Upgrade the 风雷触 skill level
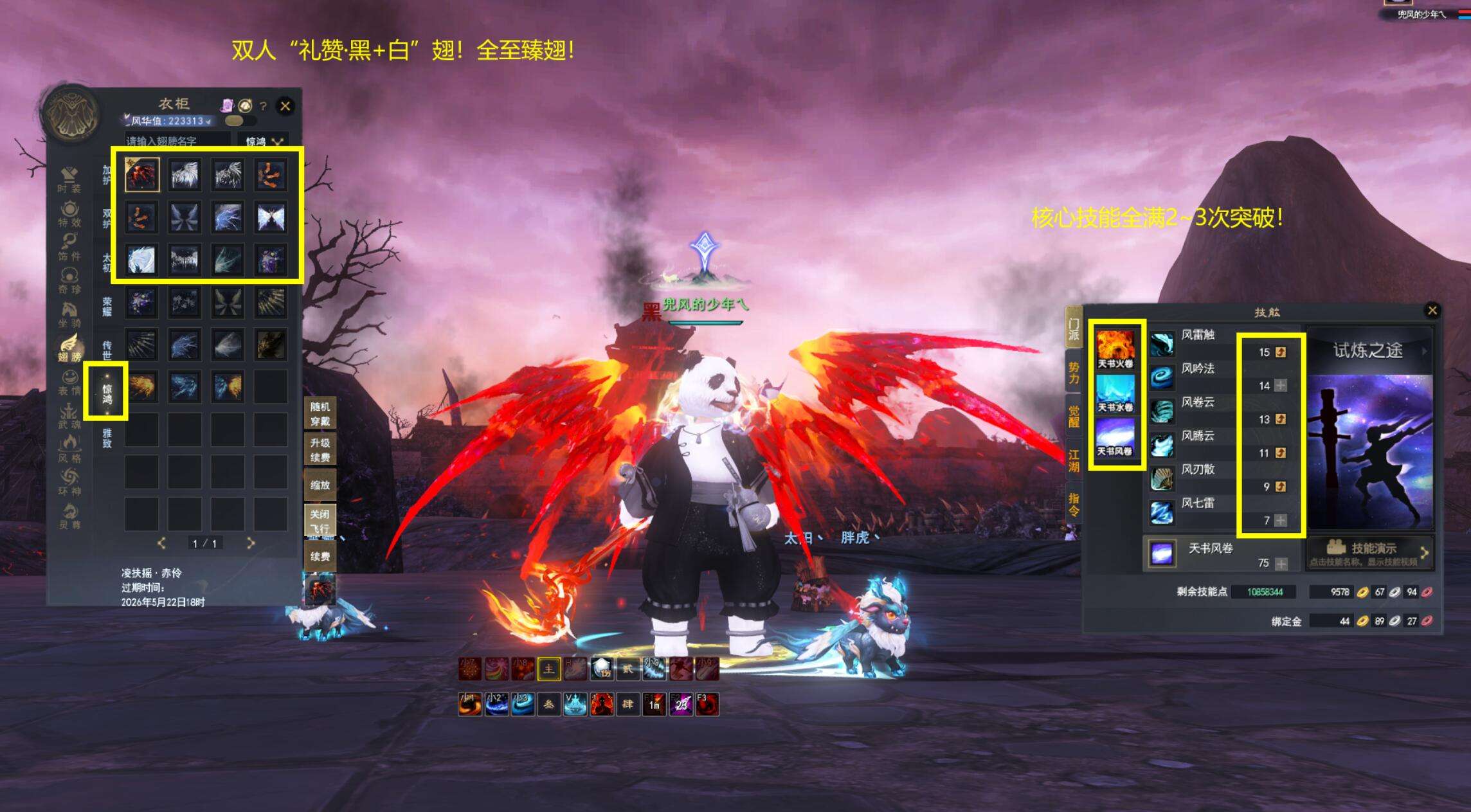The width and height of the screenshot is (1471, 812). tap(1281, 352)
